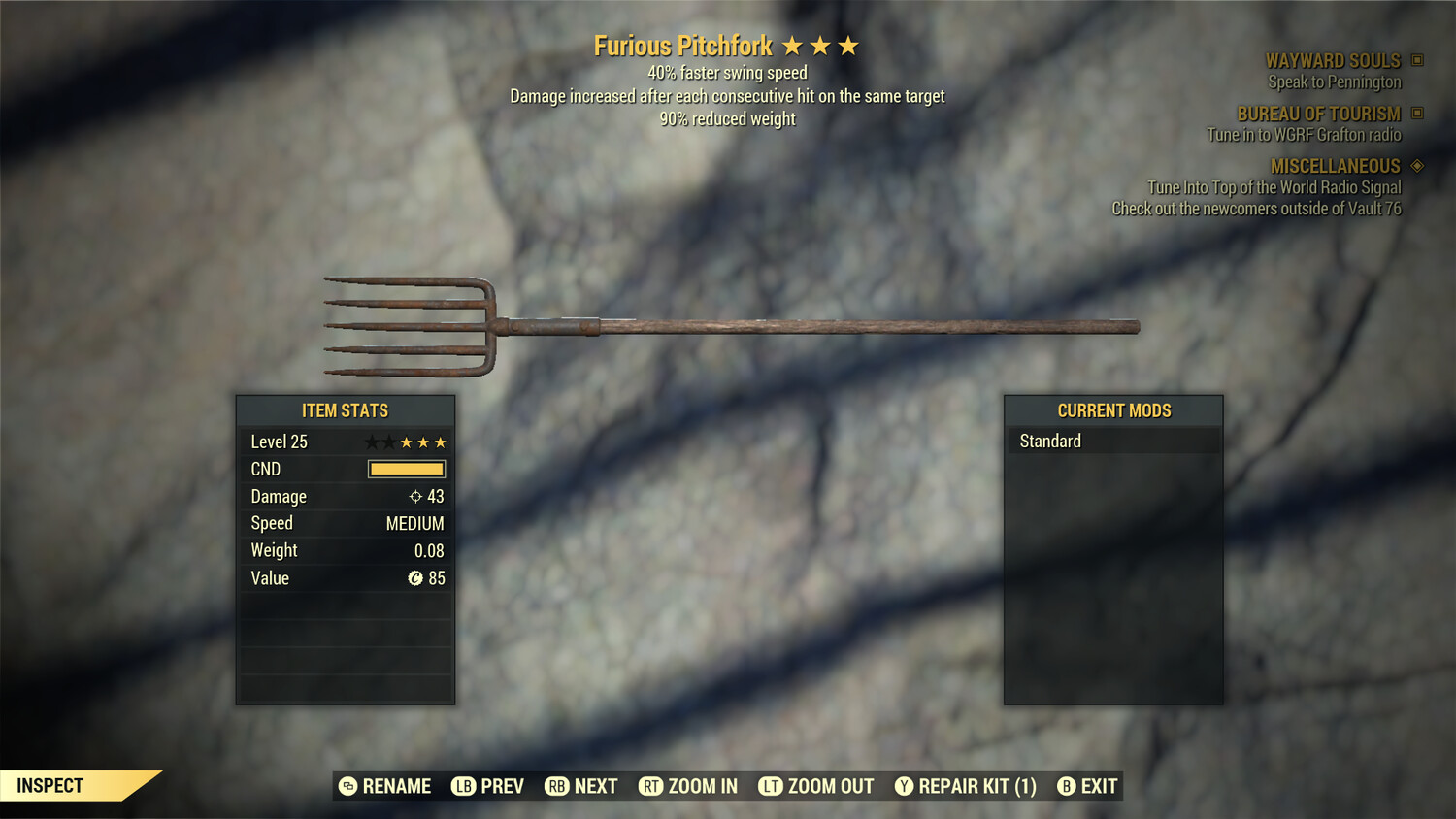The image size is (1456, 819).
Task: Show the Next item
Action: (x=581, y=786)
